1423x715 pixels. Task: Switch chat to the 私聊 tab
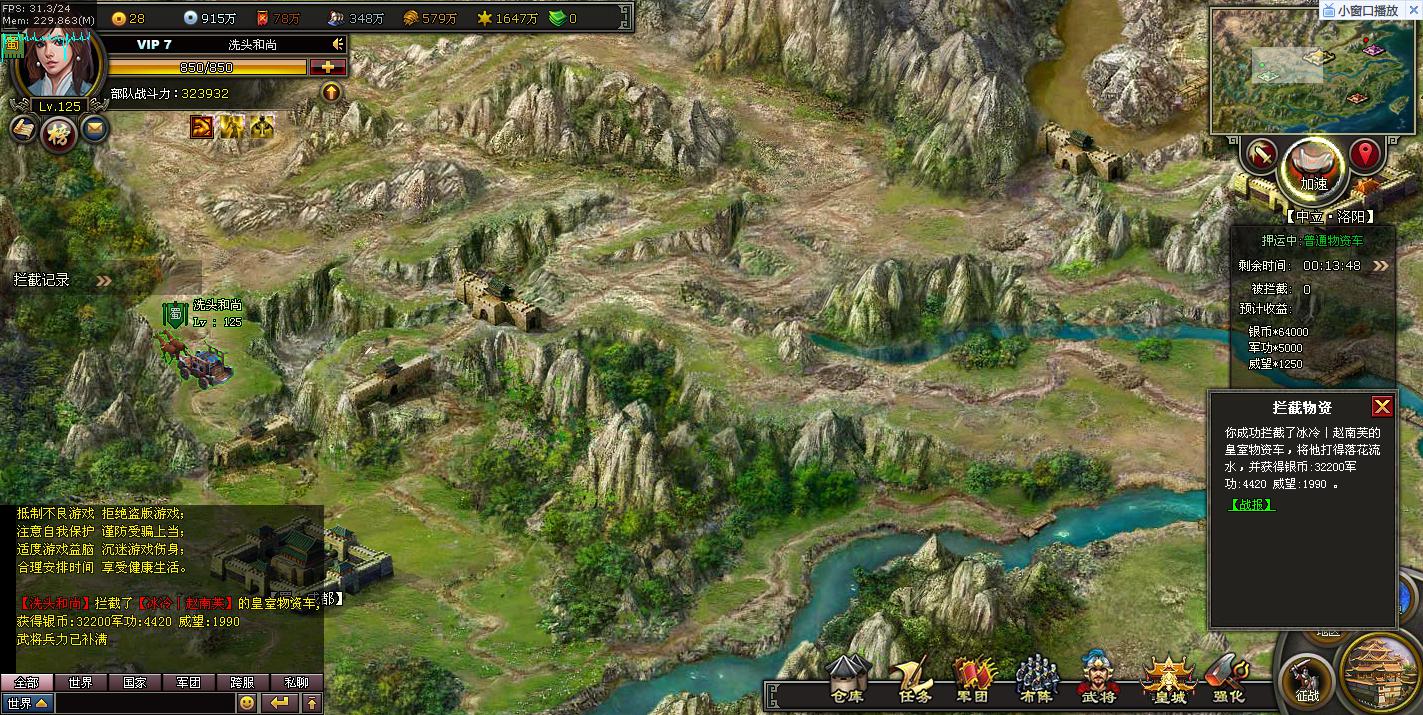click(296, 682)
